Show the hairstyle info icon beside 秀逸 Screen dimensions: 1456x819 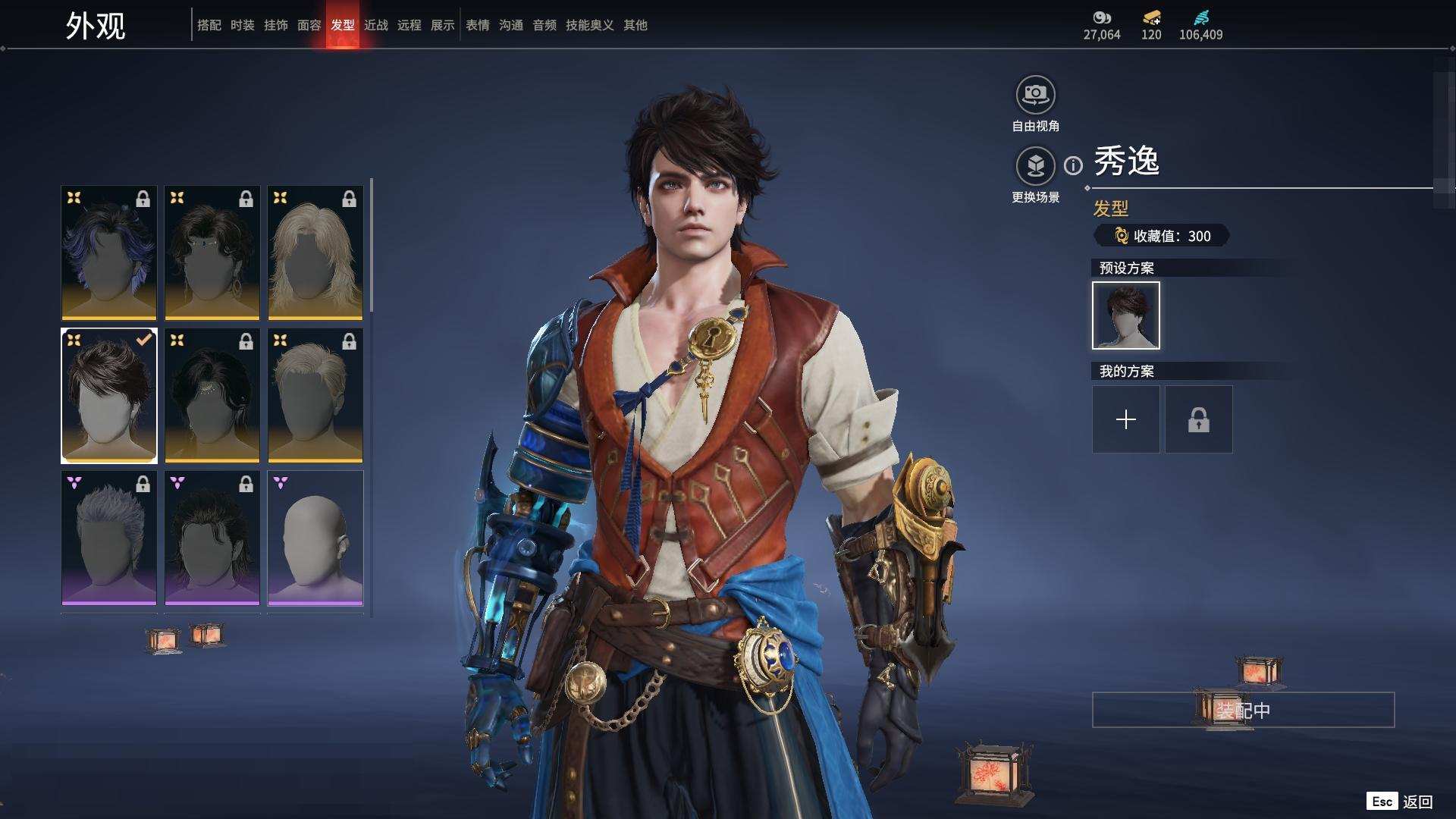tap(1073, 165)
